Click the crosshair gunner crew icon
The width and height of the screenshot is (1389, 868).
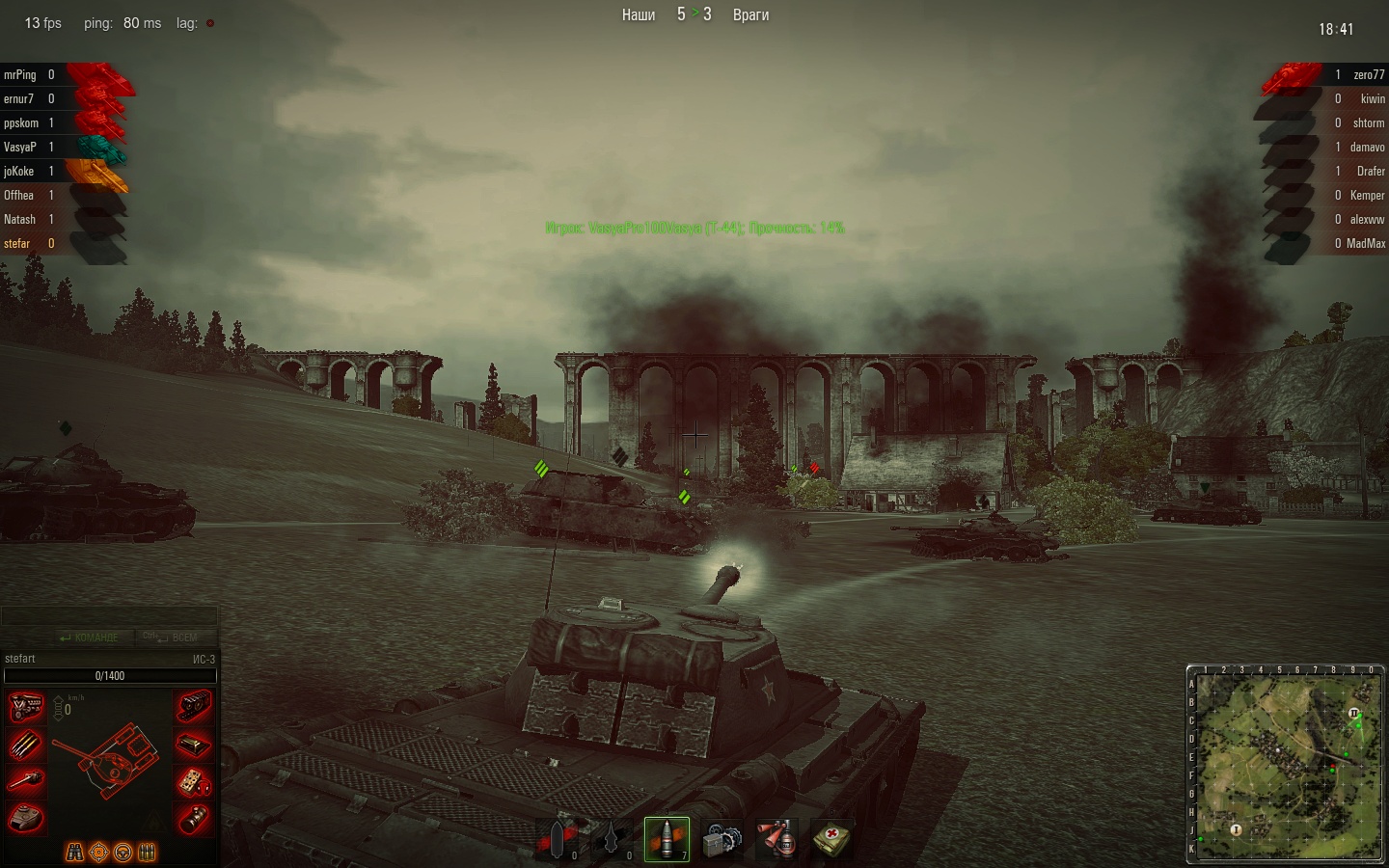98,853
